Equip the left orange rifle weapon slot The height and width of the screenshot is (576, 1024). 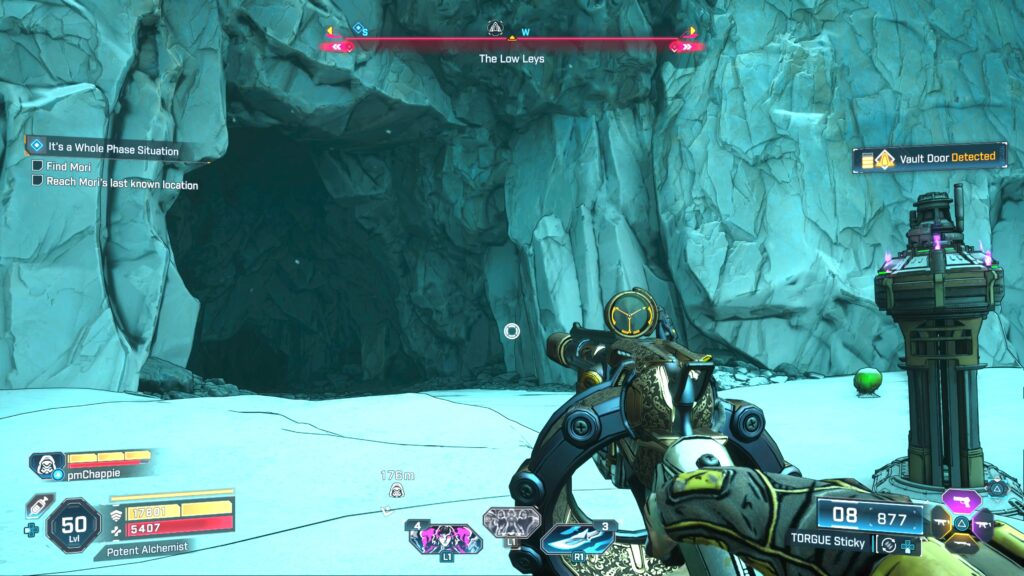coord(939,522)
